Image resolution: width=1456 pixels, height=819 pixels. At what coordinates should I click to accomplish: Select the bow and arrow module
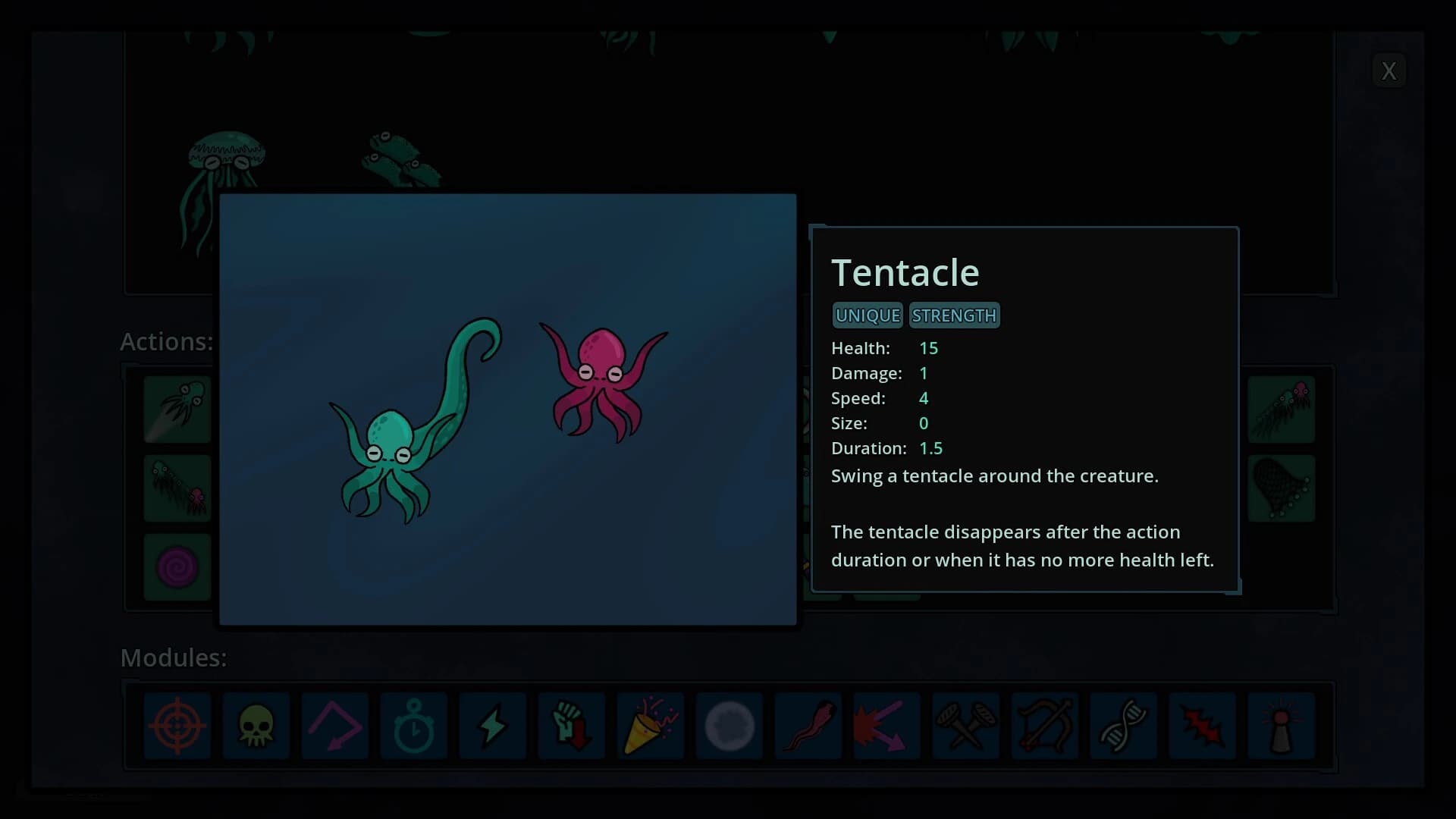1044,726
